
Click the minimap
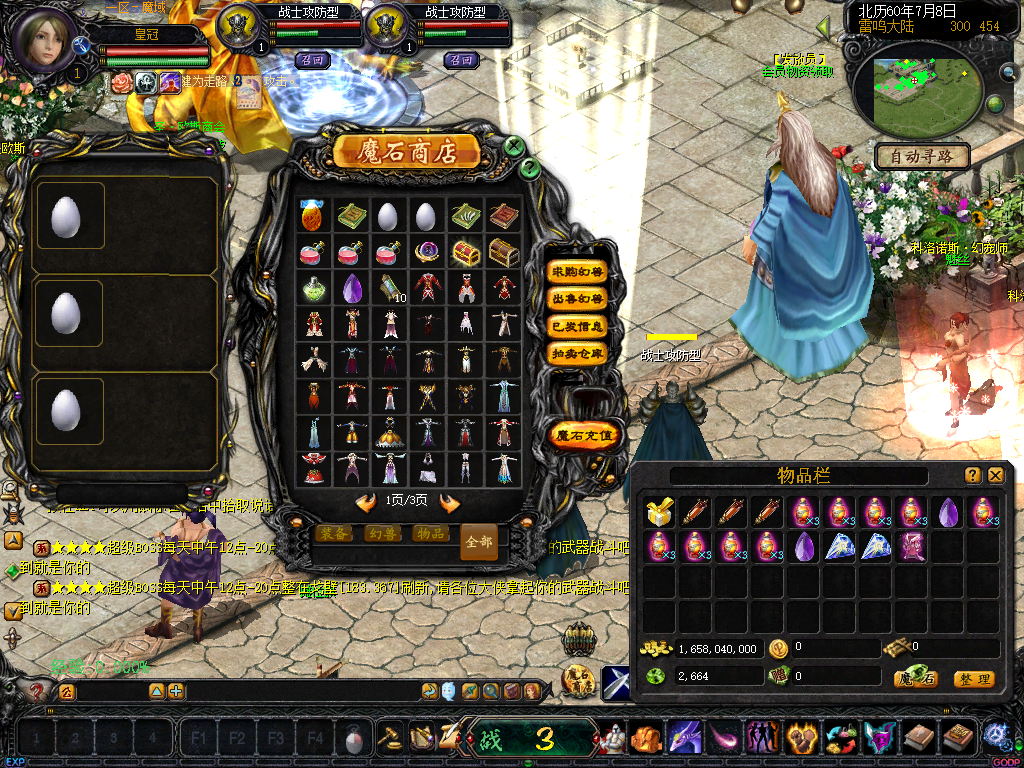(x=912, y=85)
